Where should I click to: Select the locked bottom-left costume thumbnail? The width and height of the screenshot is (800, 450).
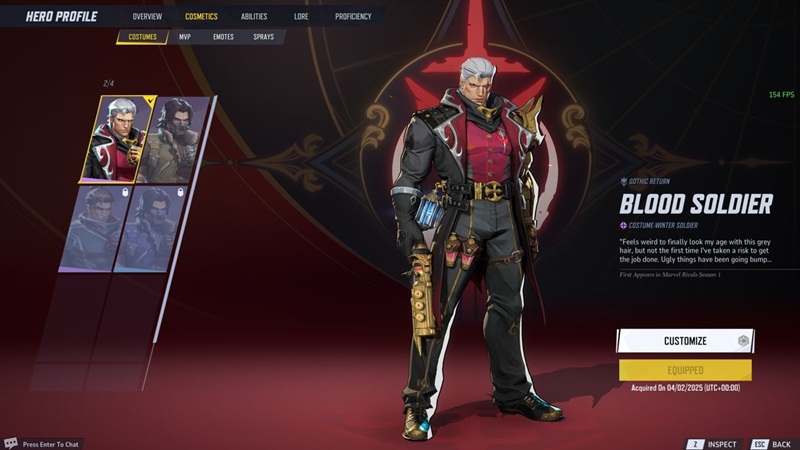pyautogui.click(x=98, y=228)
